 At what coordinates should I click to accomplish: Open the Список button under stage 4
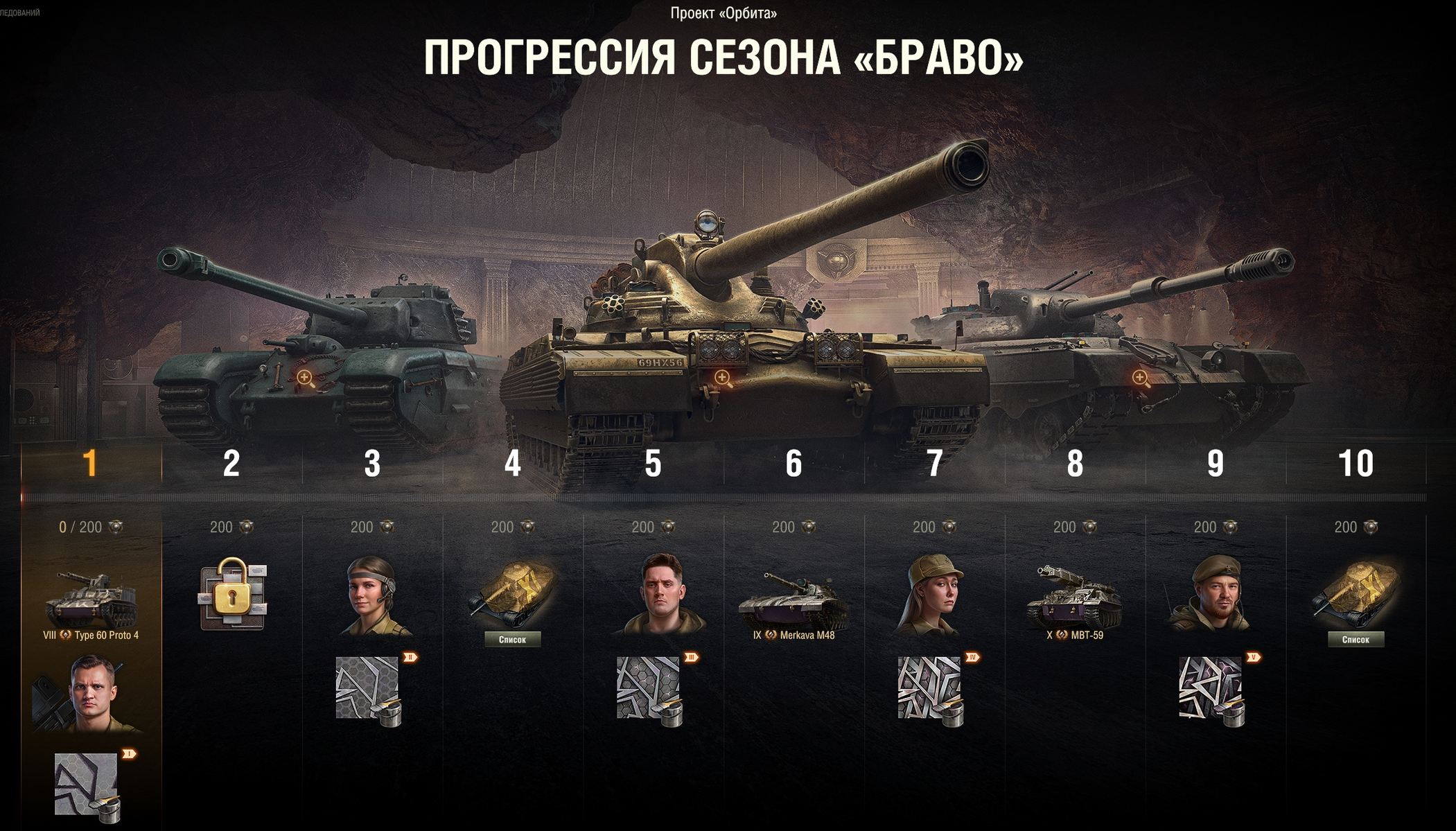coord(512,639)
